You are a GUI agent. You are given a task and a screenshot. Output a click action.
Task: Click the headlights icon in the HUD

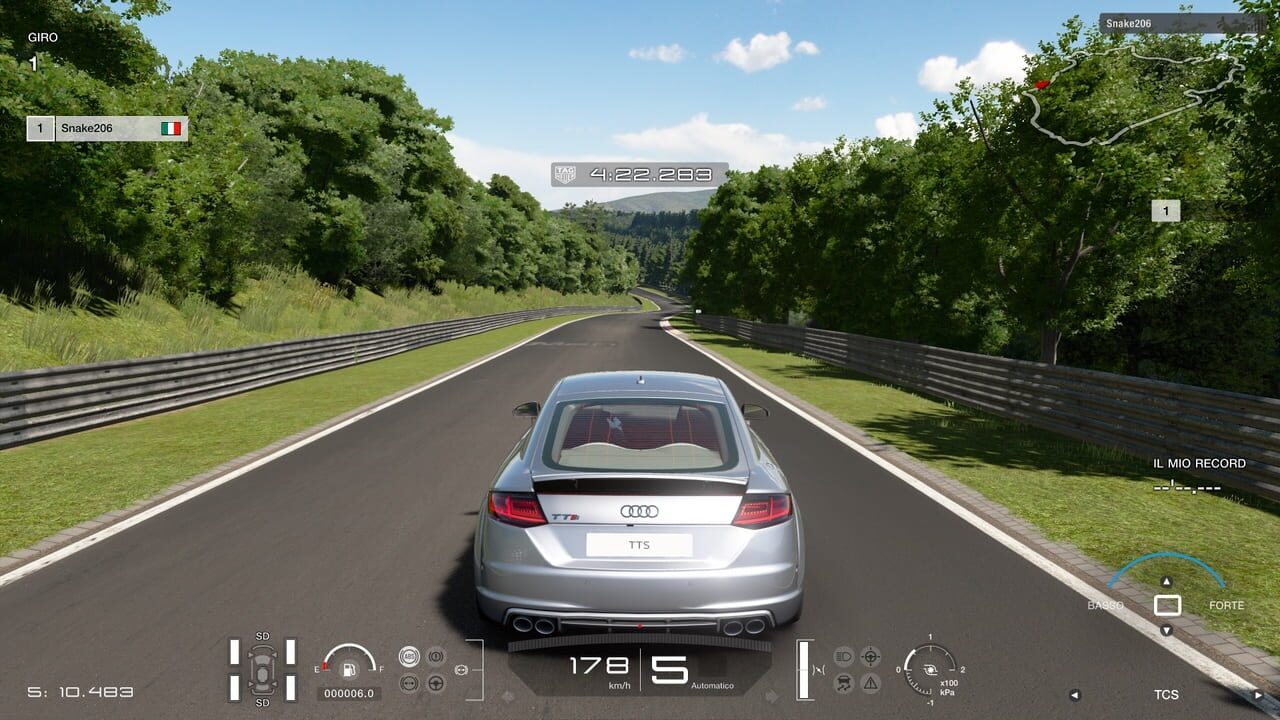(844, 657)
